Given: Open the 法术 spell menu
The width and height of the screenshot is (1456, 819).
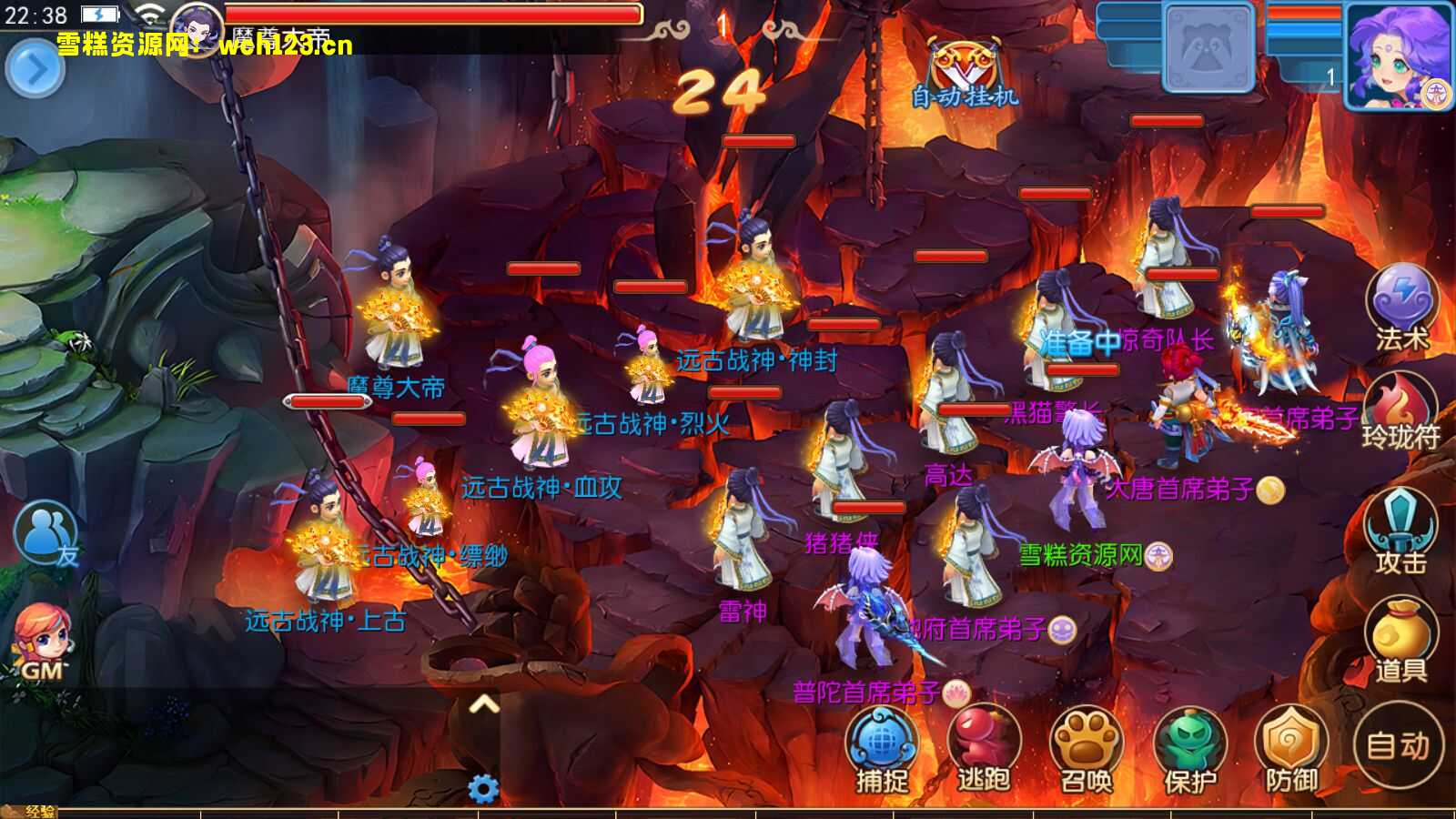Looking at the screenshot, I should pos(1401,307).
